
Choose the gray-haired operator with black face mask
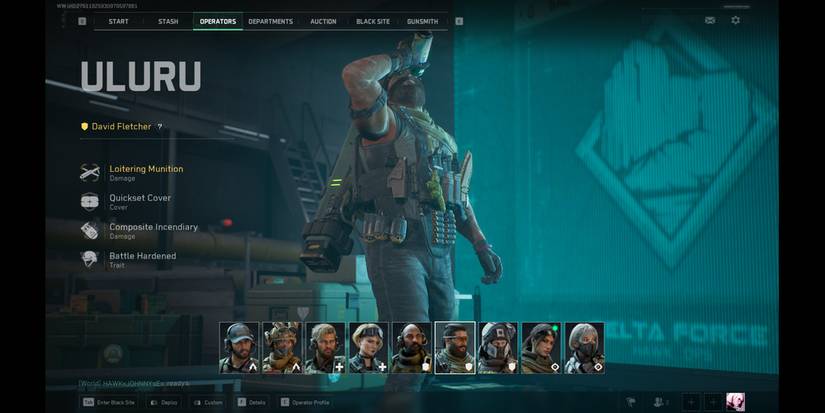pyautogui.click(x=583, y=347)
